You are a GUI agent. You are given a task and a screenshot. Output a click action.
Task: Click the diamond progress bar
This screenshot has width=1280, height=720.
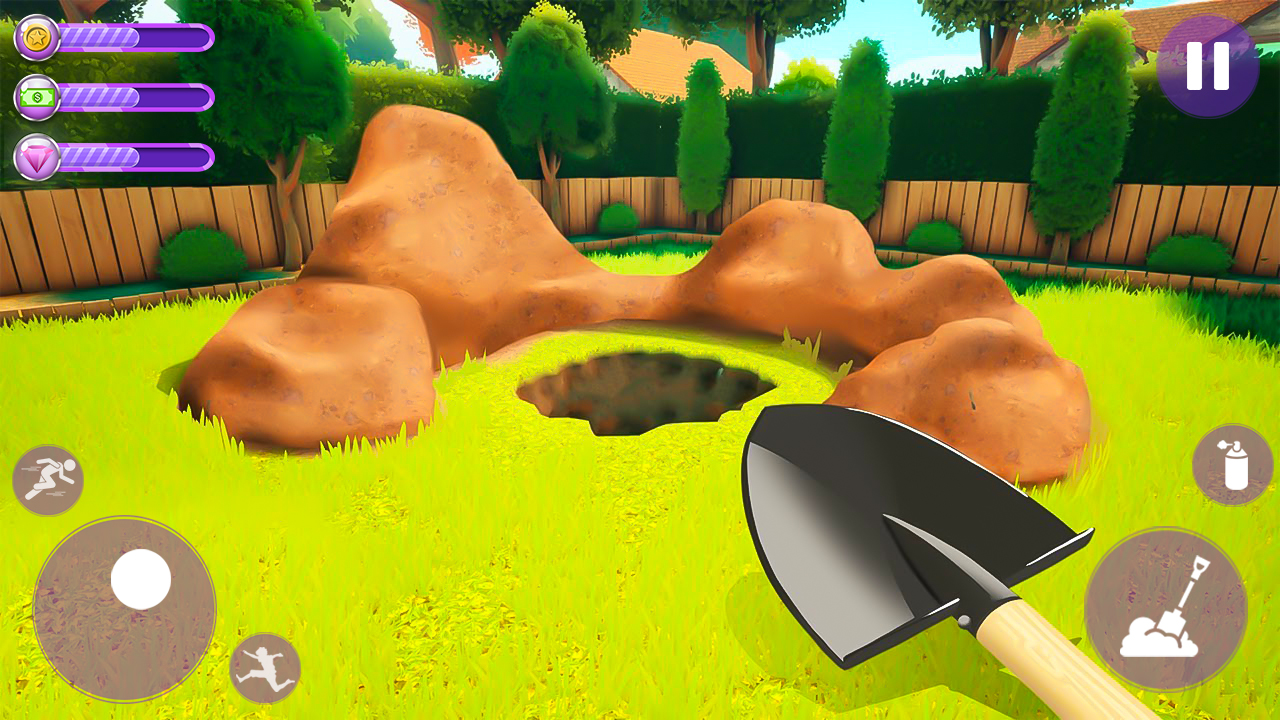(x=135, y=156)
